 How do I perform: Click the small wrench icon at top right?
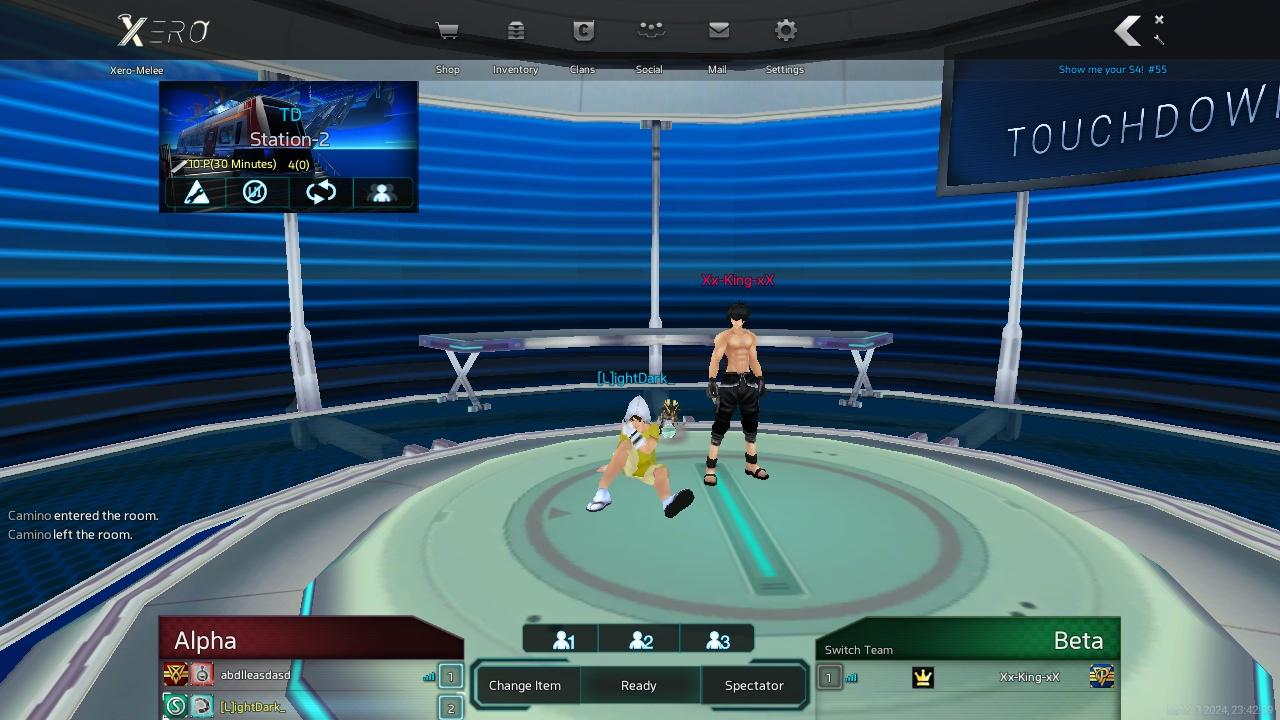pyautogui.click(x=1159, y=40)
